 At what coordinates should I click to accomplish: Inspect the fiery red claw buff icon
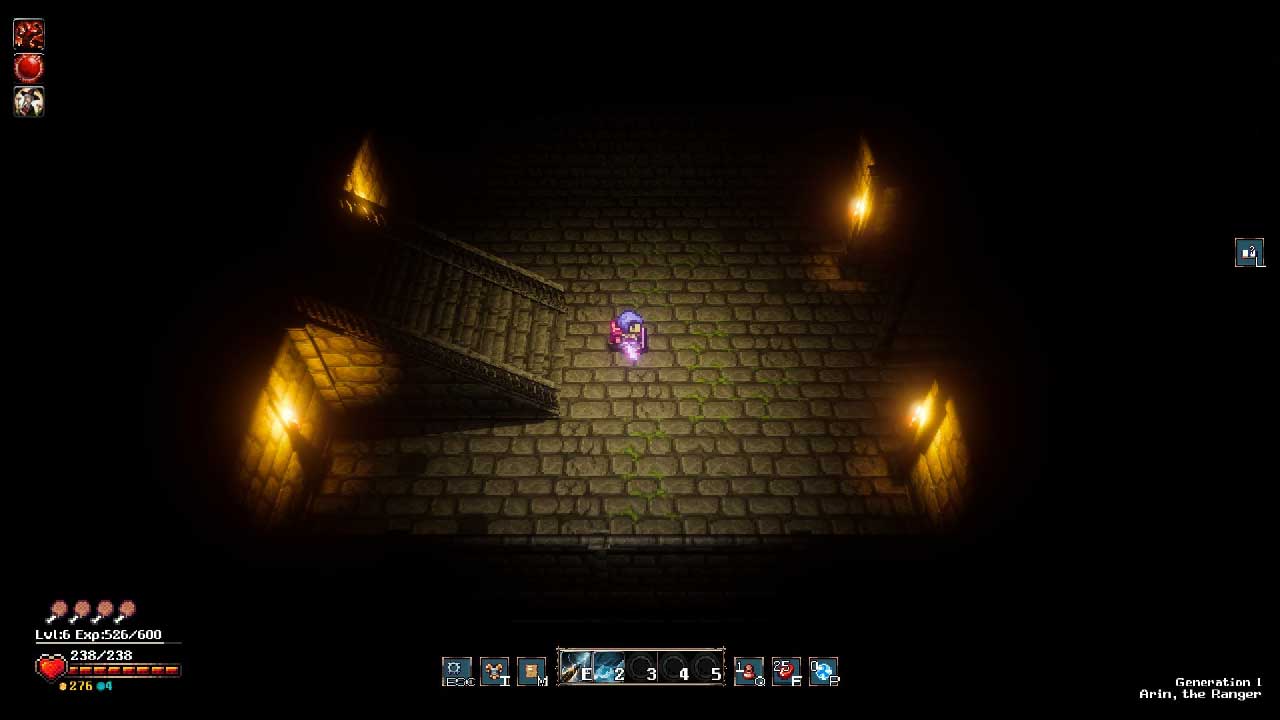(x=29, y=34)
